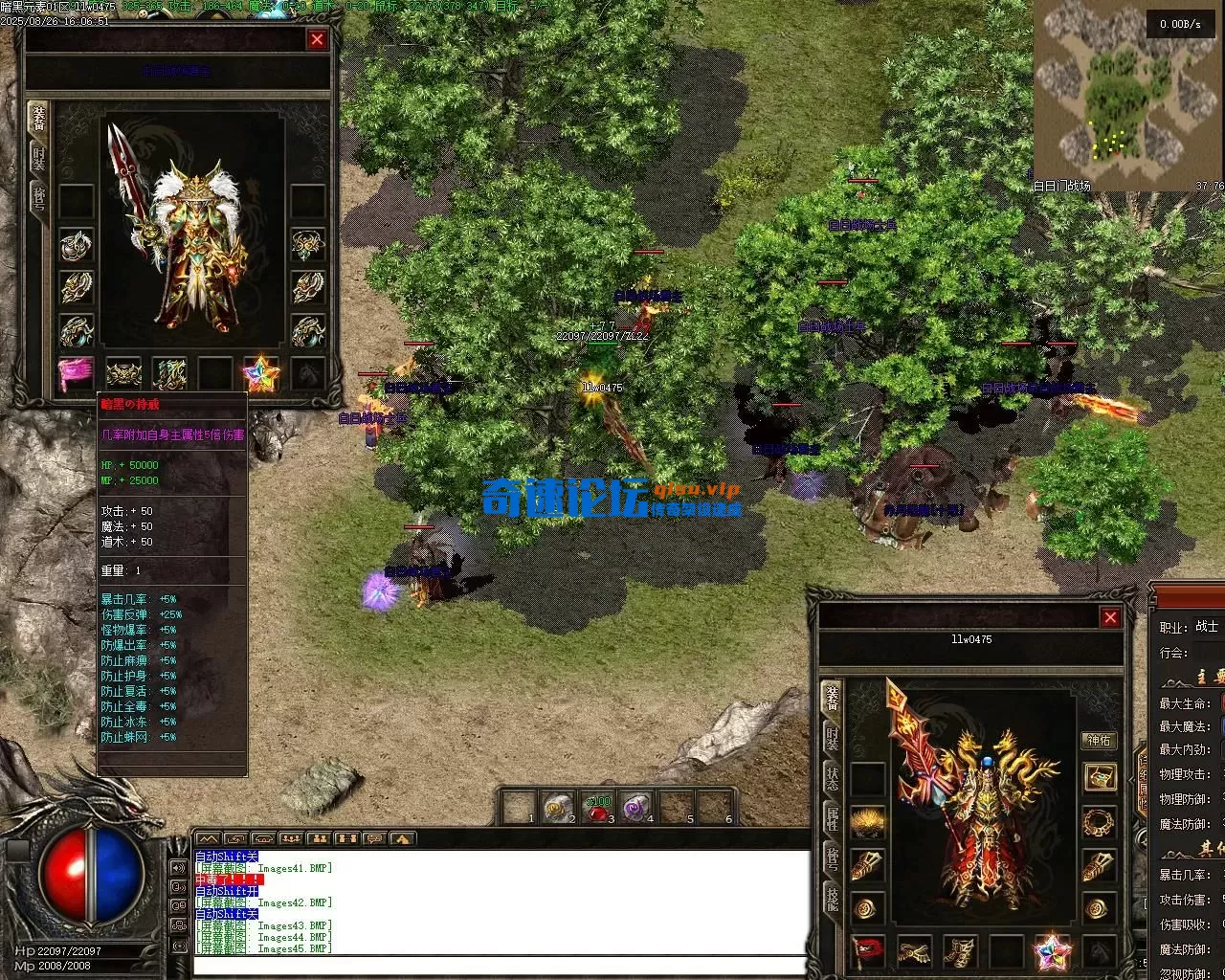The height and width of the screenshot is (980, 1225).
Task: Select the treasure chest equipment slot
Action: [x=1099, y=776]
